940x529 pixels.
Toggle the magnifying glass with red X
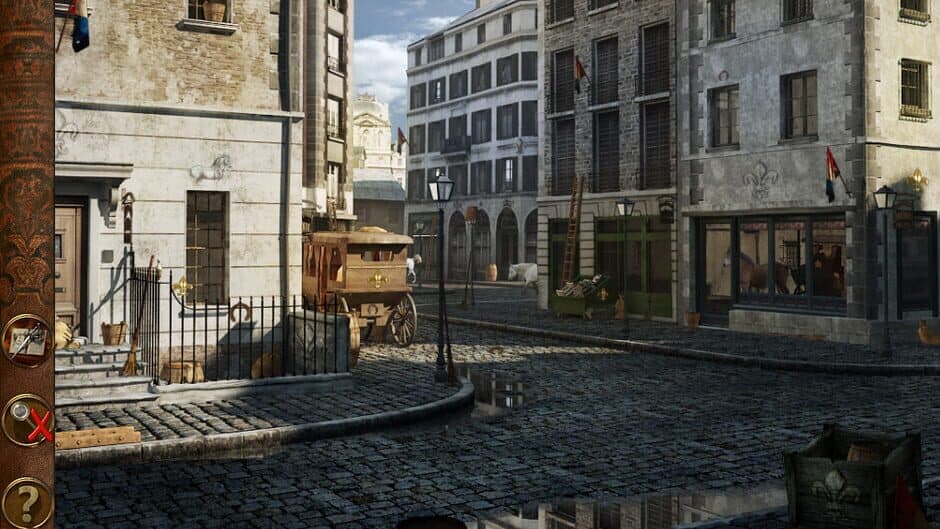[x=27, y=420]
